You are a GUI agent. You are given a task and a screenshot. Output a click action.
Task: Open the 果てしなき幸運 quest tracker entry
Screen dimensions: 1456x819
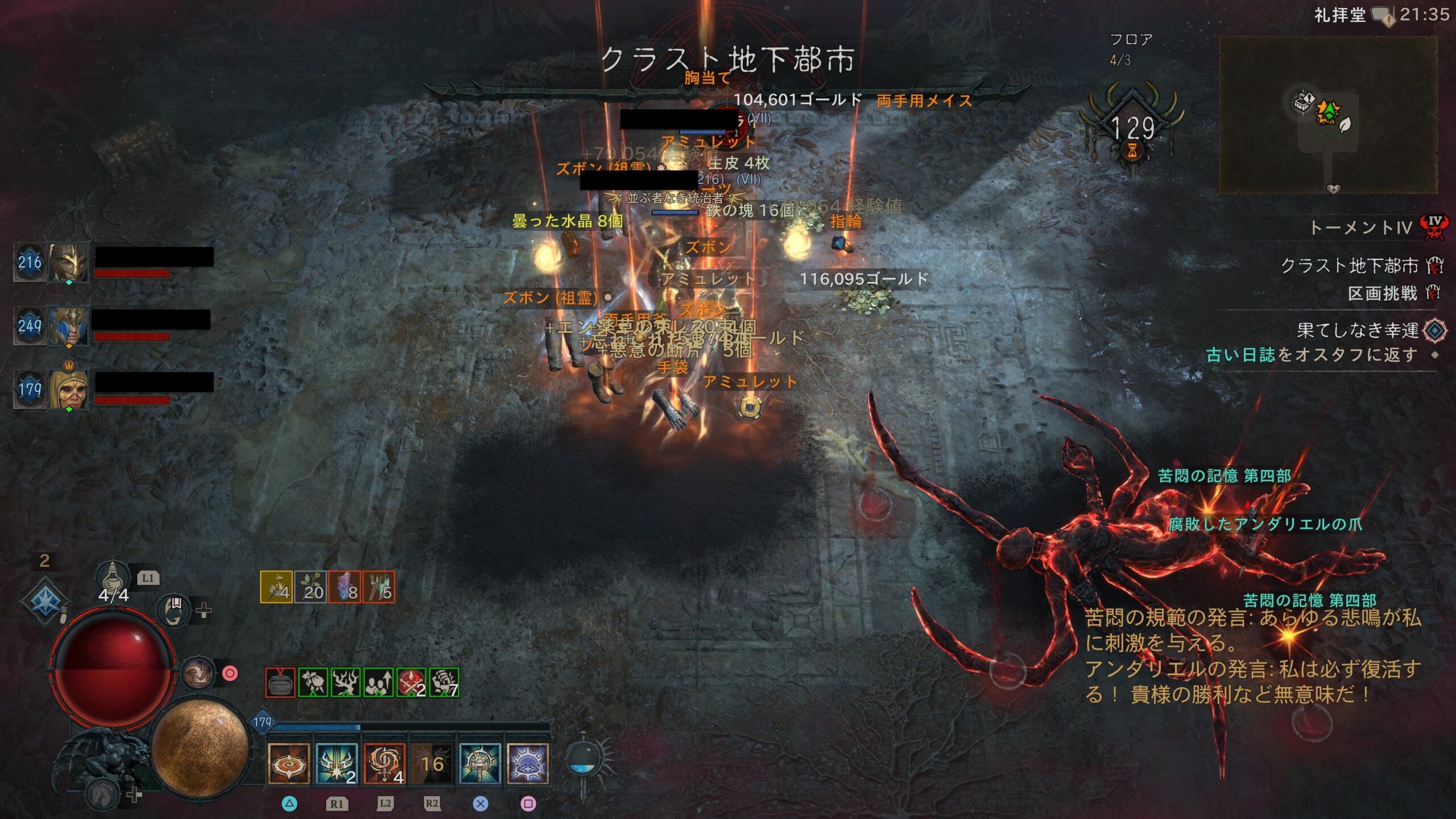[1357, 330]
